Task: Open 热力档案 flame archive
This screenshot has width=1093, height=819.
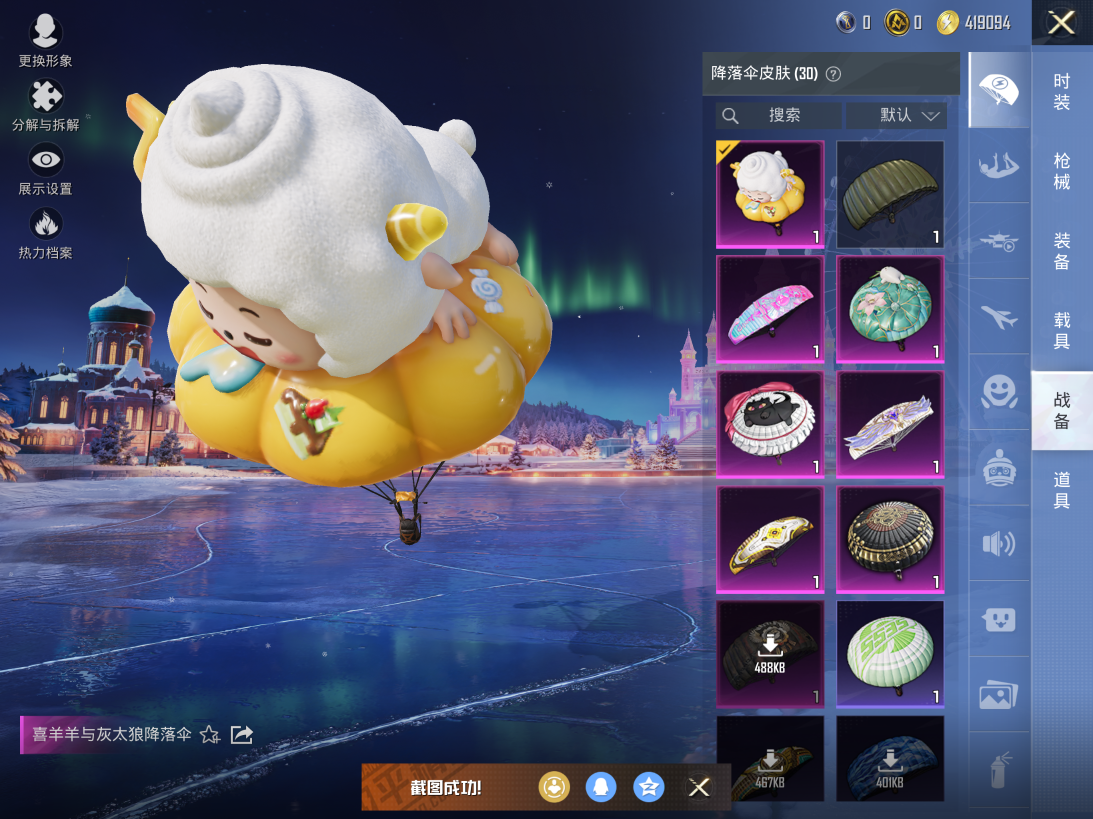Action: click(x=46, y=232)
